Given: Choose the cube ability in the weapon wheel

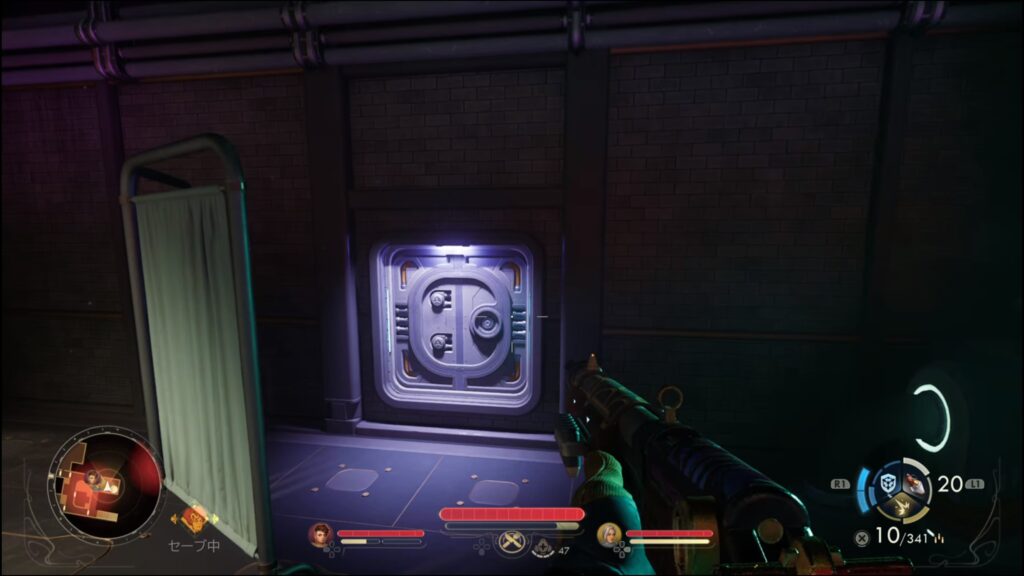Looking at the screenshot, I should coord(887,484).
